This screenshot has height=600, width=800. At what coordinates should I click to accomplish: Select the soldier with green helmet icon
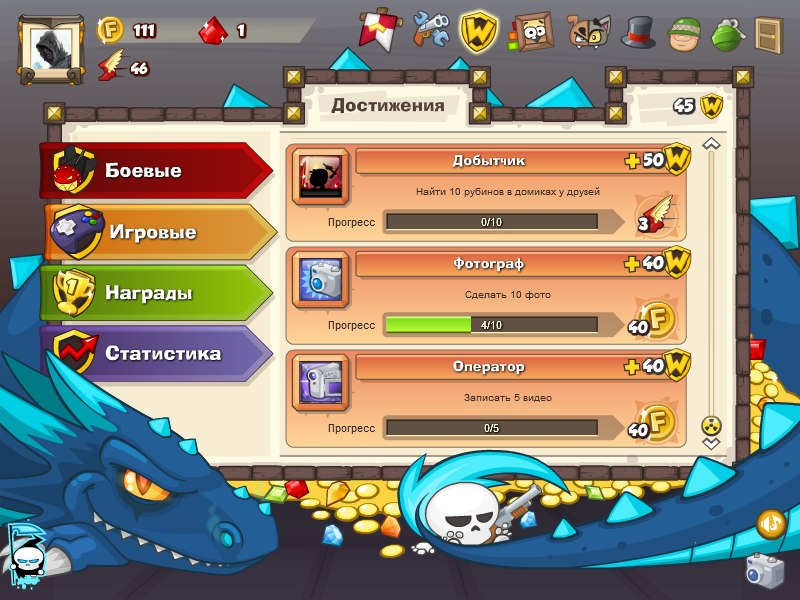tap(685, 32)
